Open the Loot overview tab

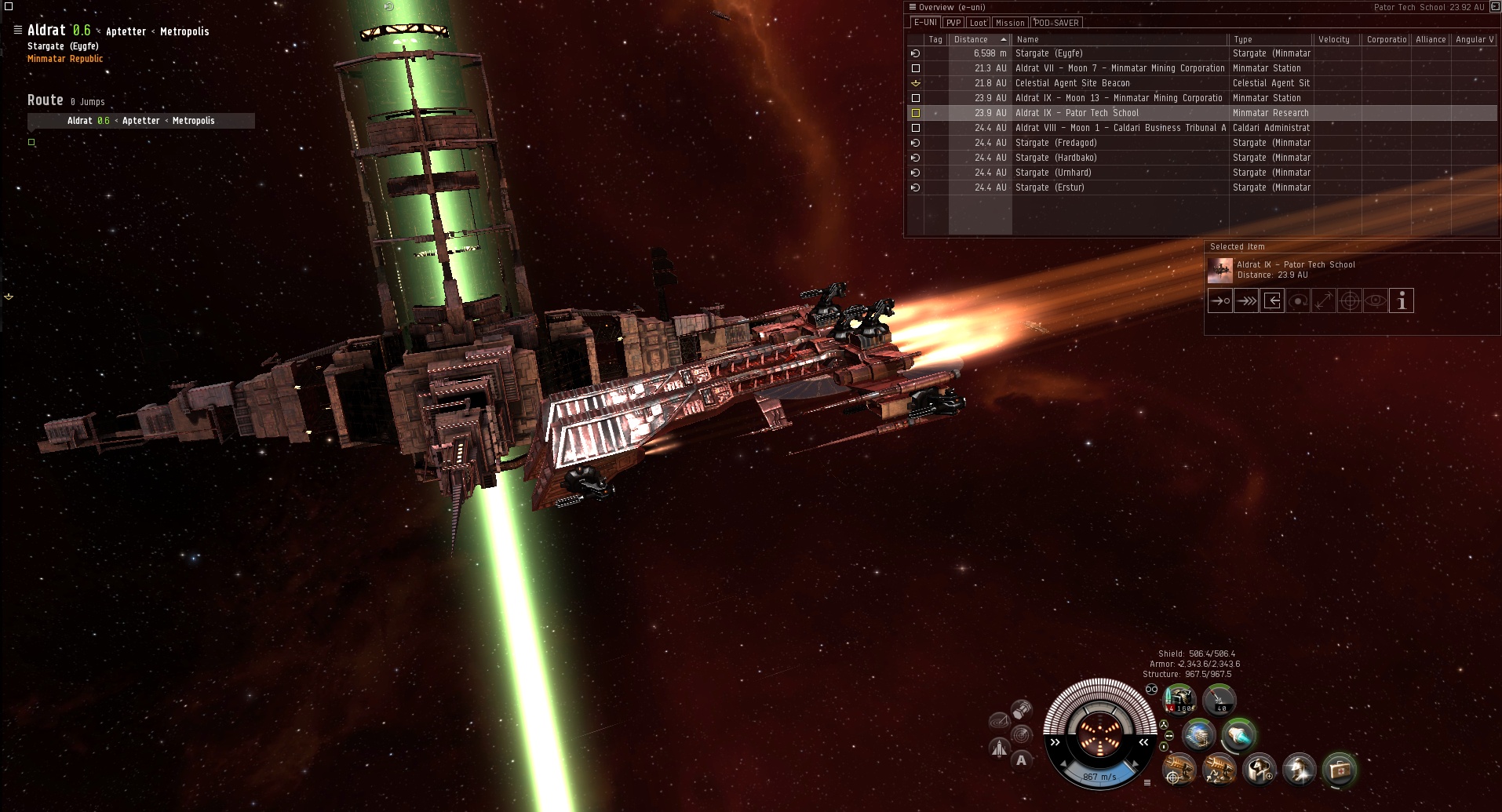pos(978,23)
